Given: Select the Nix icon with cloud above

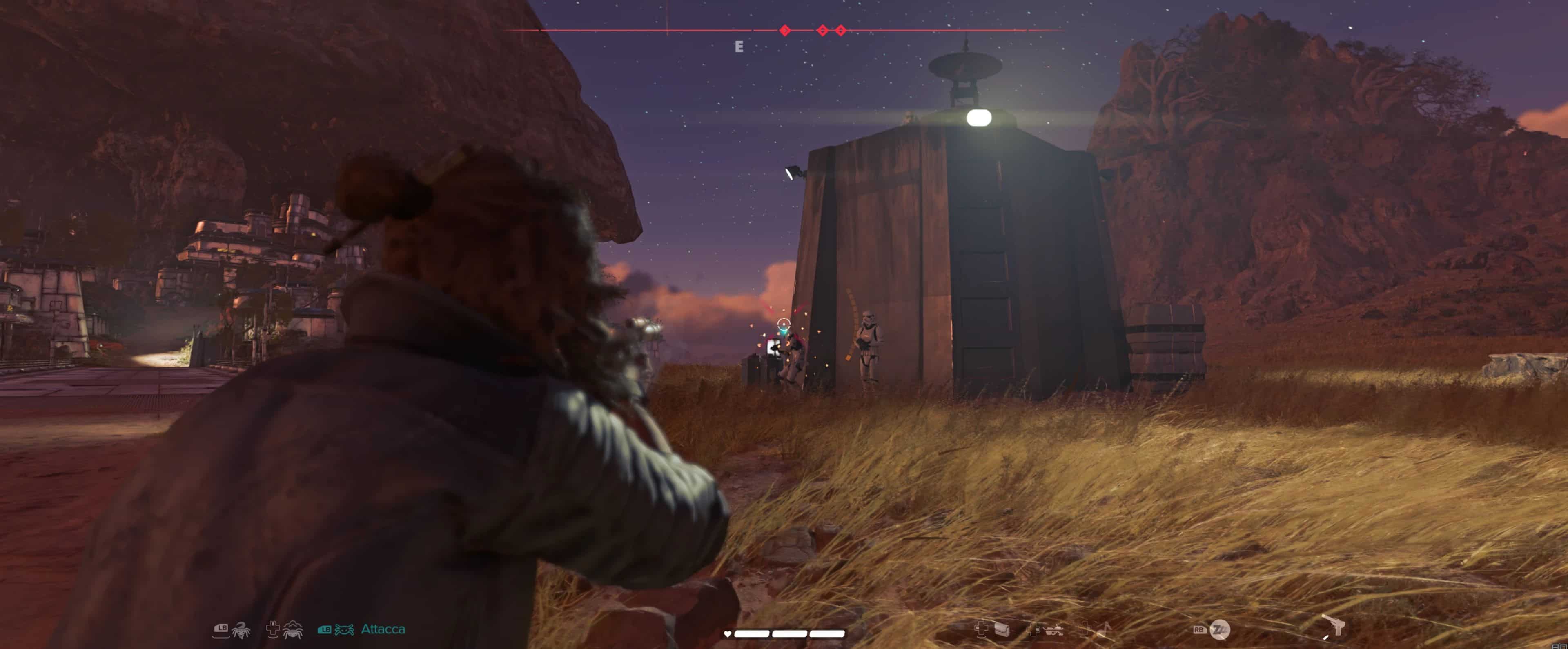Looking at the screenshot, I should pos(294,629).
